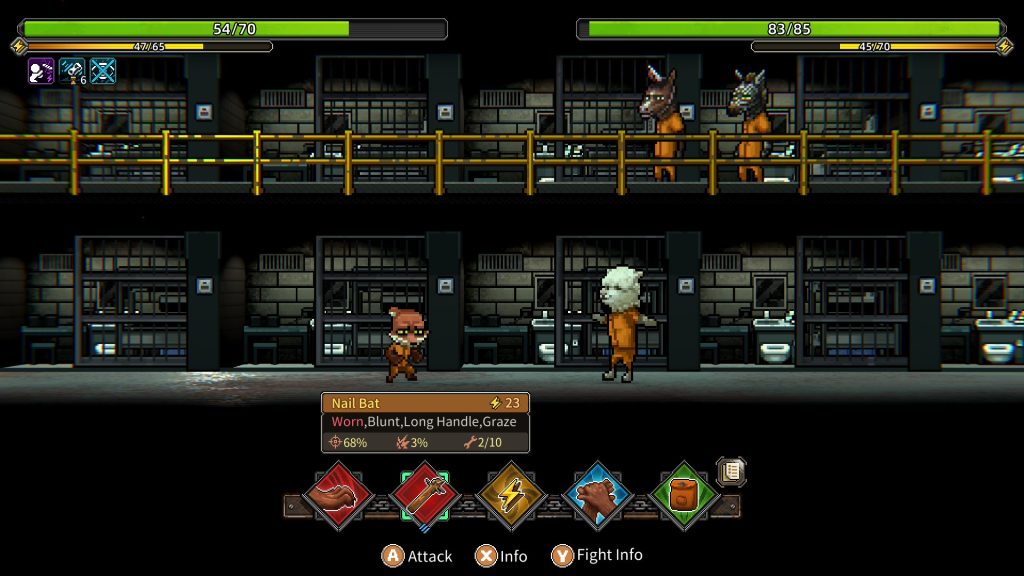
Task: Open the green backpack item action
Action: [684, 494]
